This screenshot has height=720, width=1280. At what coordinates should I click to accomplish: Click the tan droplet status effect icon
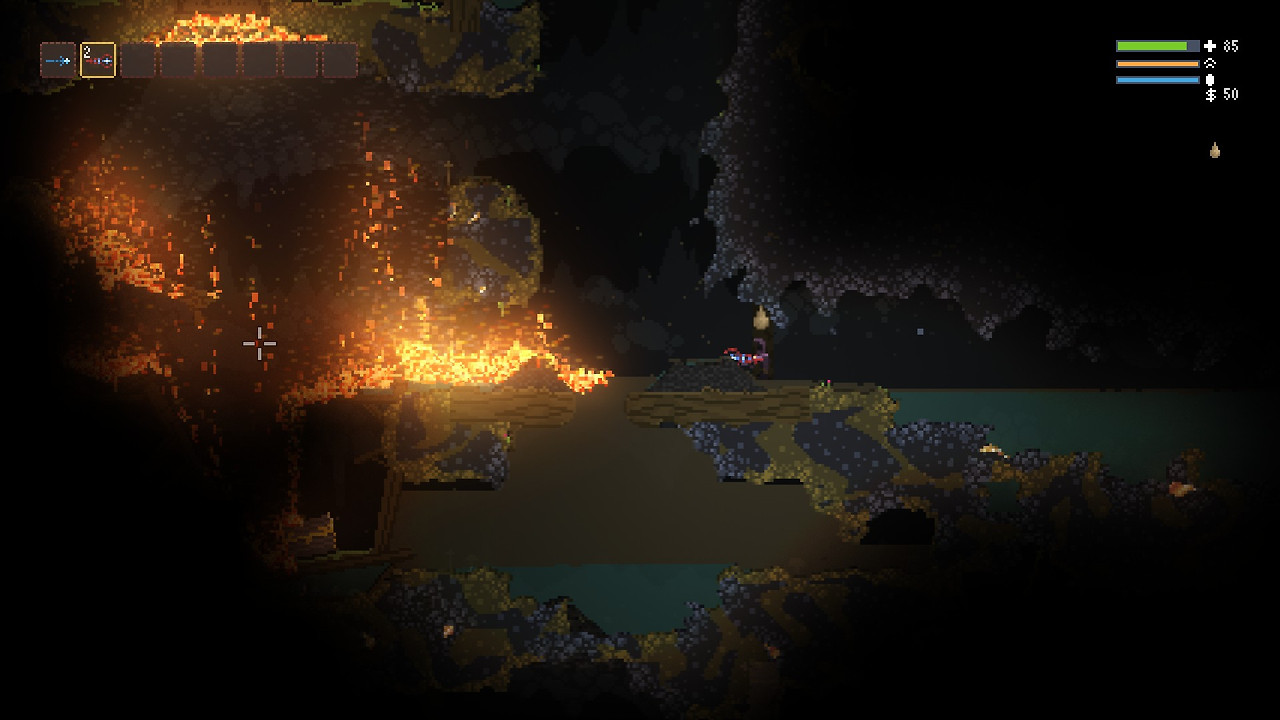click(x=1215, y=151)
